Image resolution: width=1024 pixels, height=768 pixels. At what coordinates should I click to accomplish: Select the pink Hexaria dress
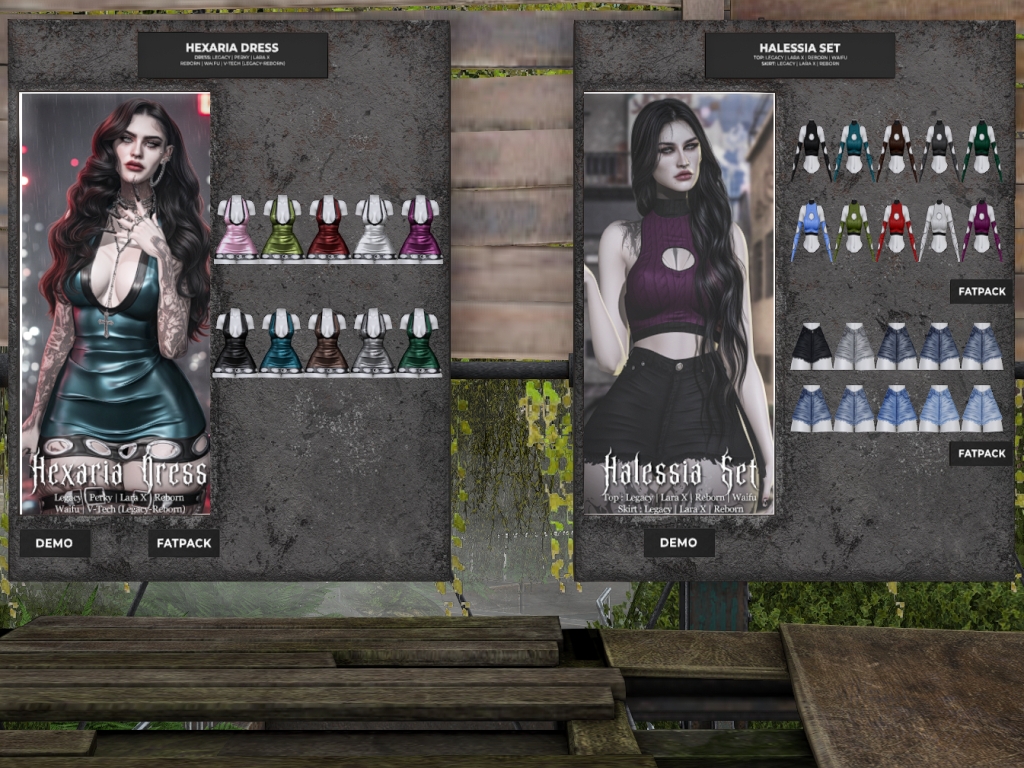click(x=236, y=227)
